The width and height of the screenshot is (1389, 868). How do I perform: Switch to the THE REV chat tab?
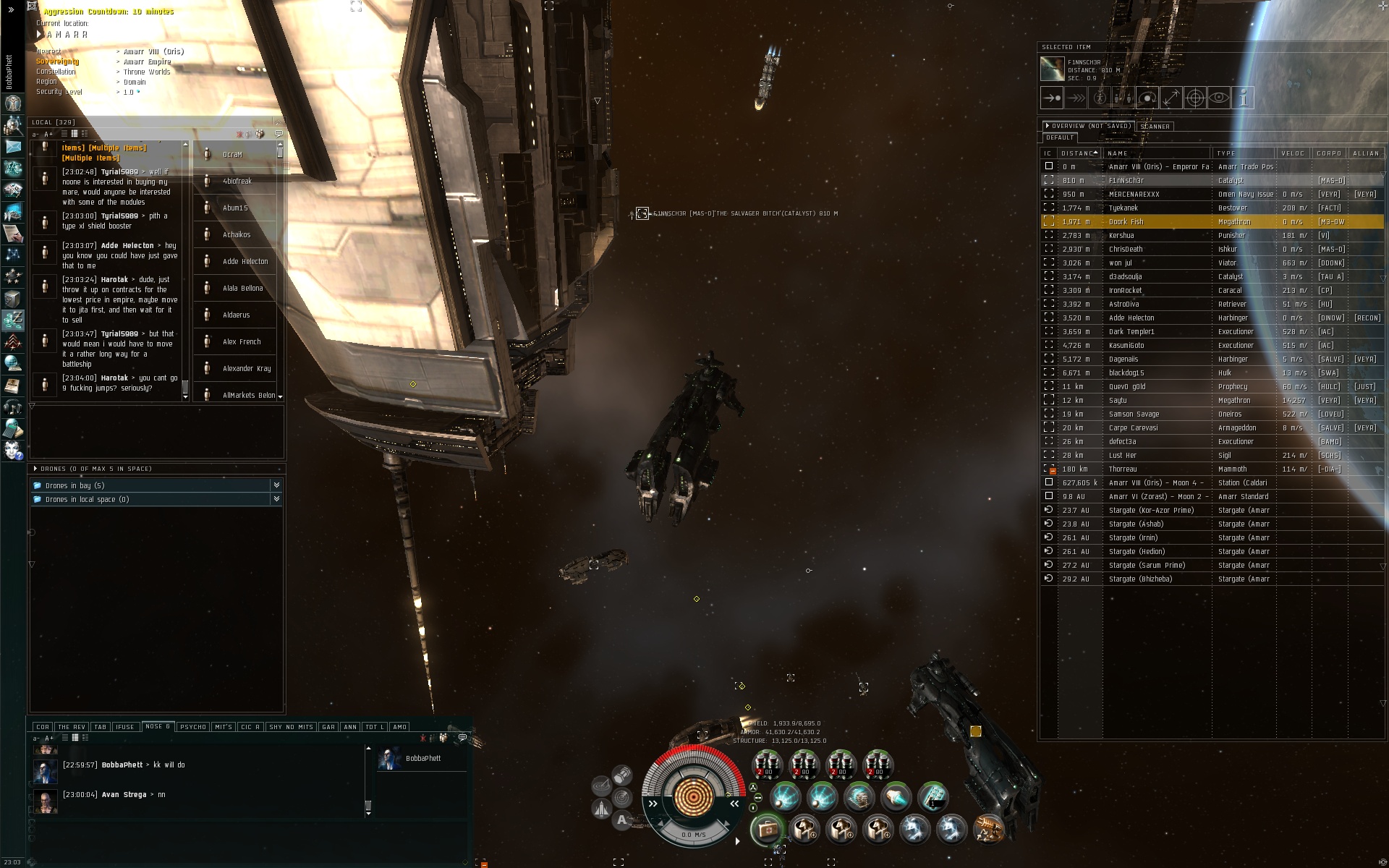72,727
